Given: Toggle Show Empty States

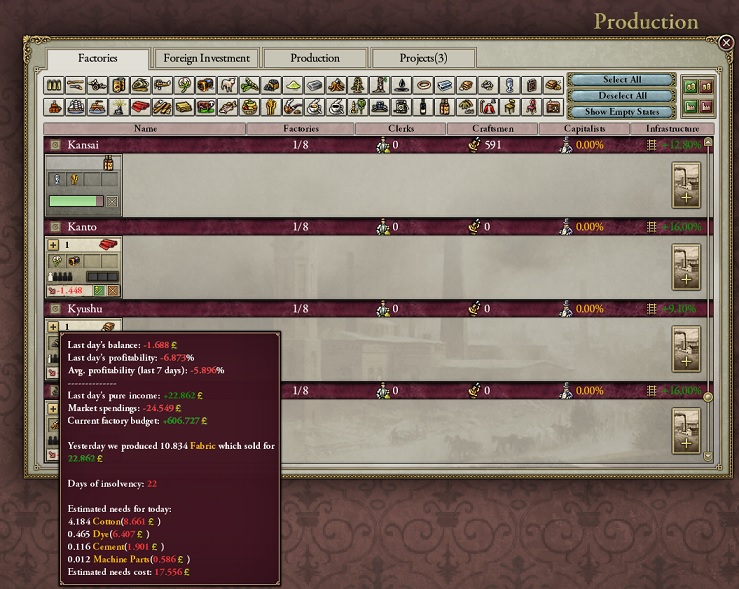Looking at the screenshot, I should pyautogui.click(x=621, y=112).
